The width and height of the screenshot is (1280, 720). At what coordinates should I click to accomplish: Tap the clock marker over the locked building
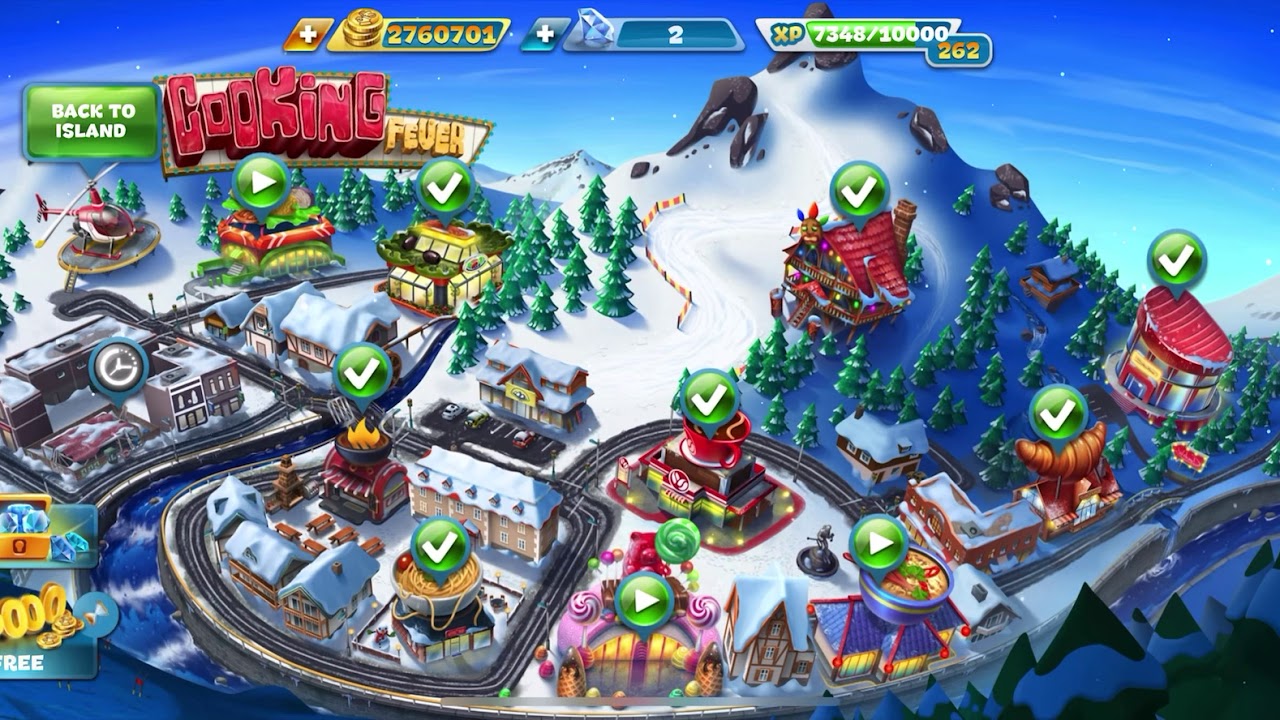(118, 369)
